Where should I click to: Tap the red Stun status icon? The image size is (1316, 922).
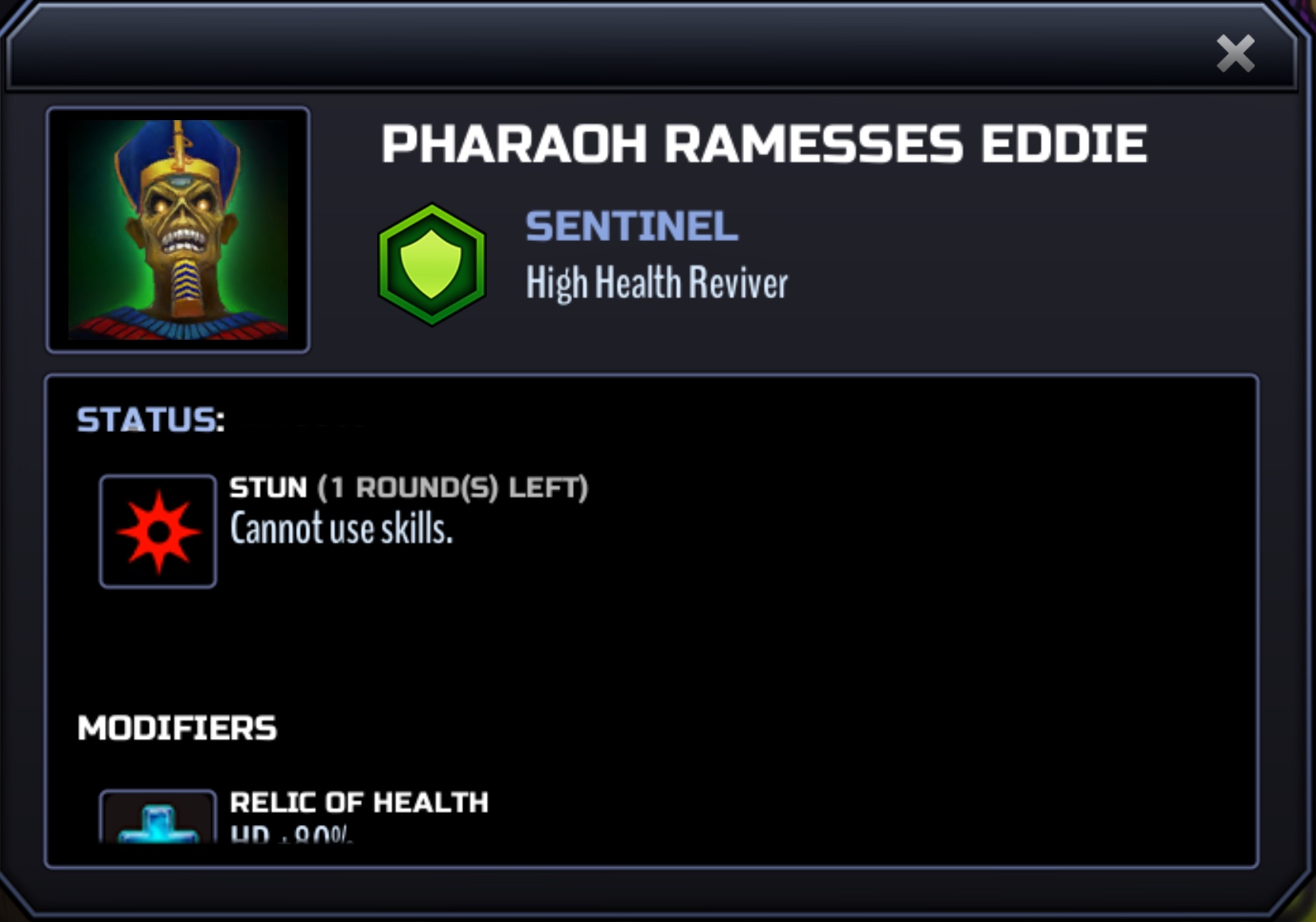tap(158, 531)
